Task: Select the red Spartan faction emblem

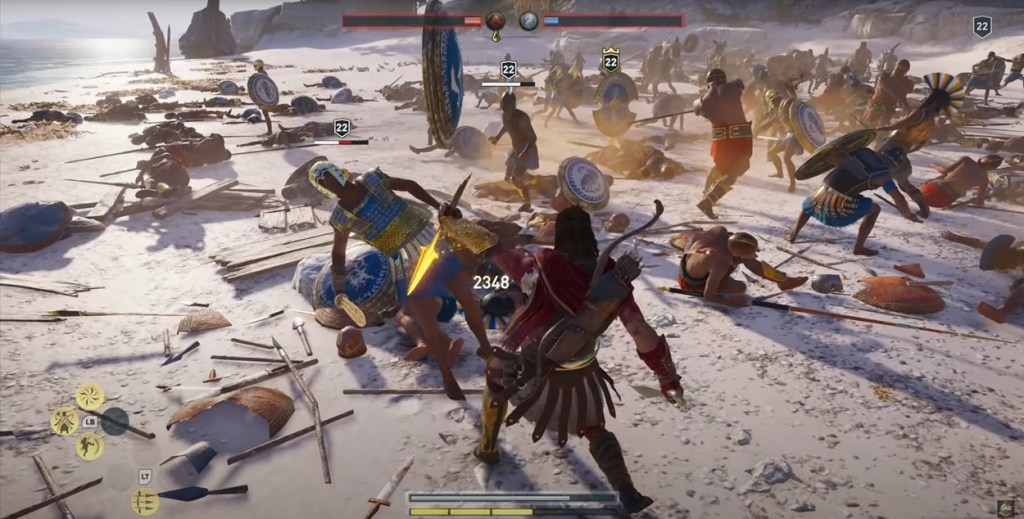Action: pos(496,20)
